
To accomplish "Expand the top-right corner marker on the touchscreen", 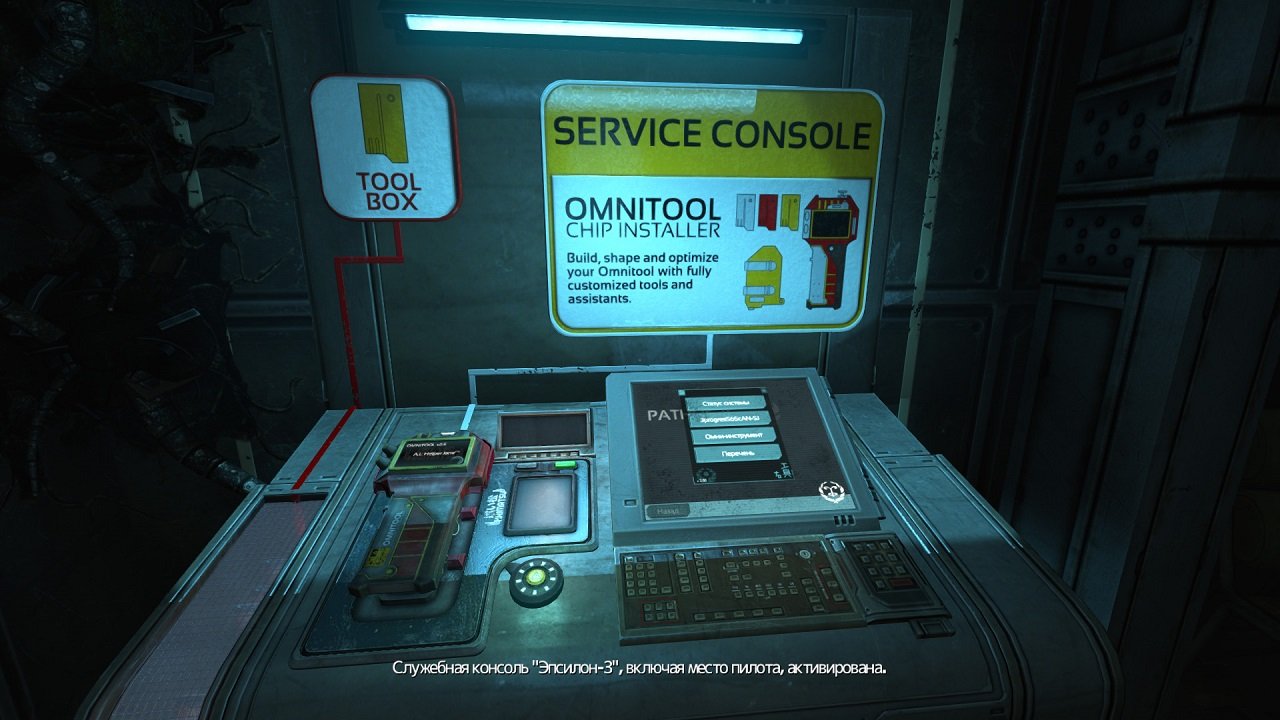I will point(764,392).
